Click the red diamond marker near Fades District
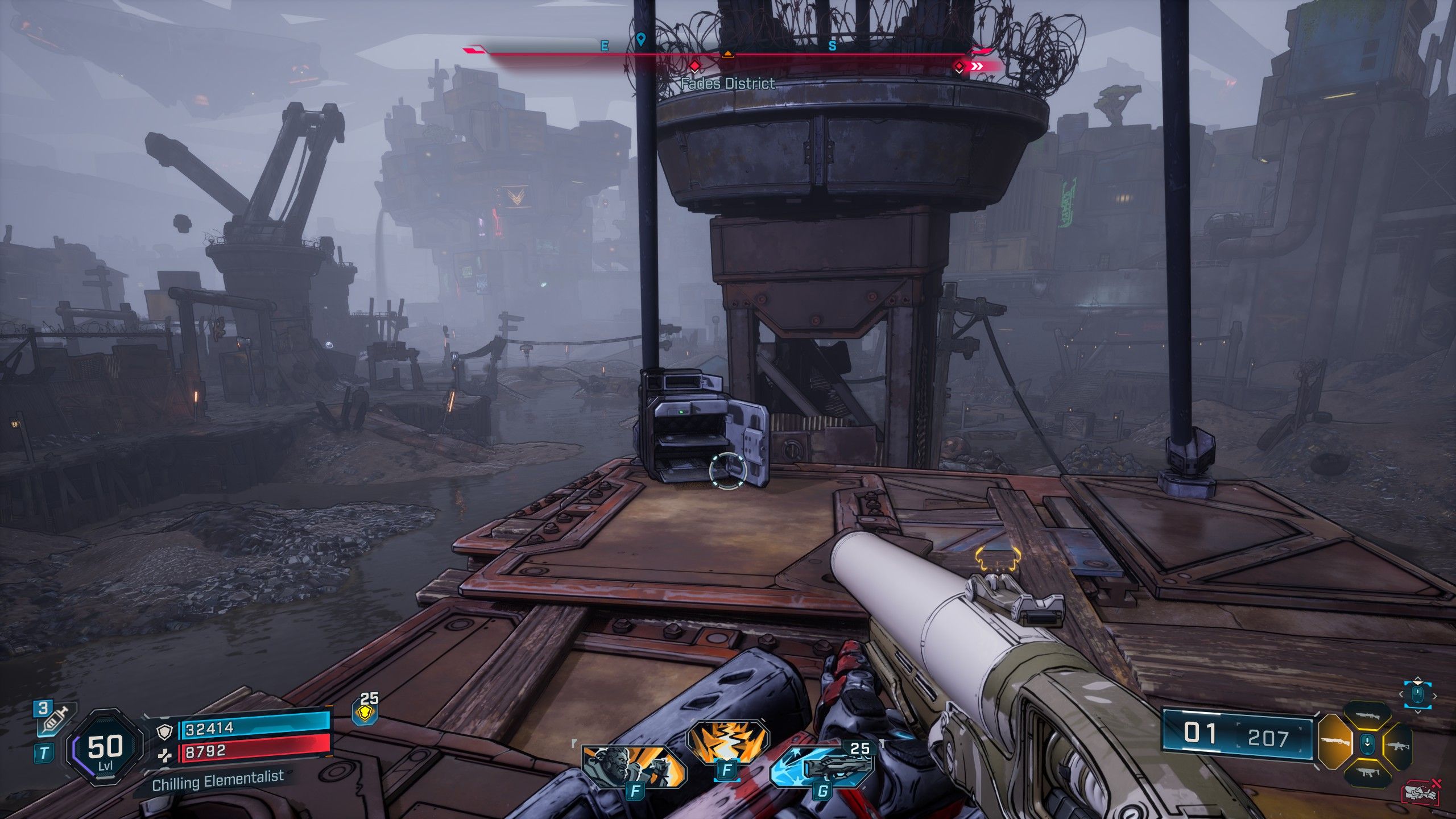This screenshot has height=819, width=1456. pos(694,67)
